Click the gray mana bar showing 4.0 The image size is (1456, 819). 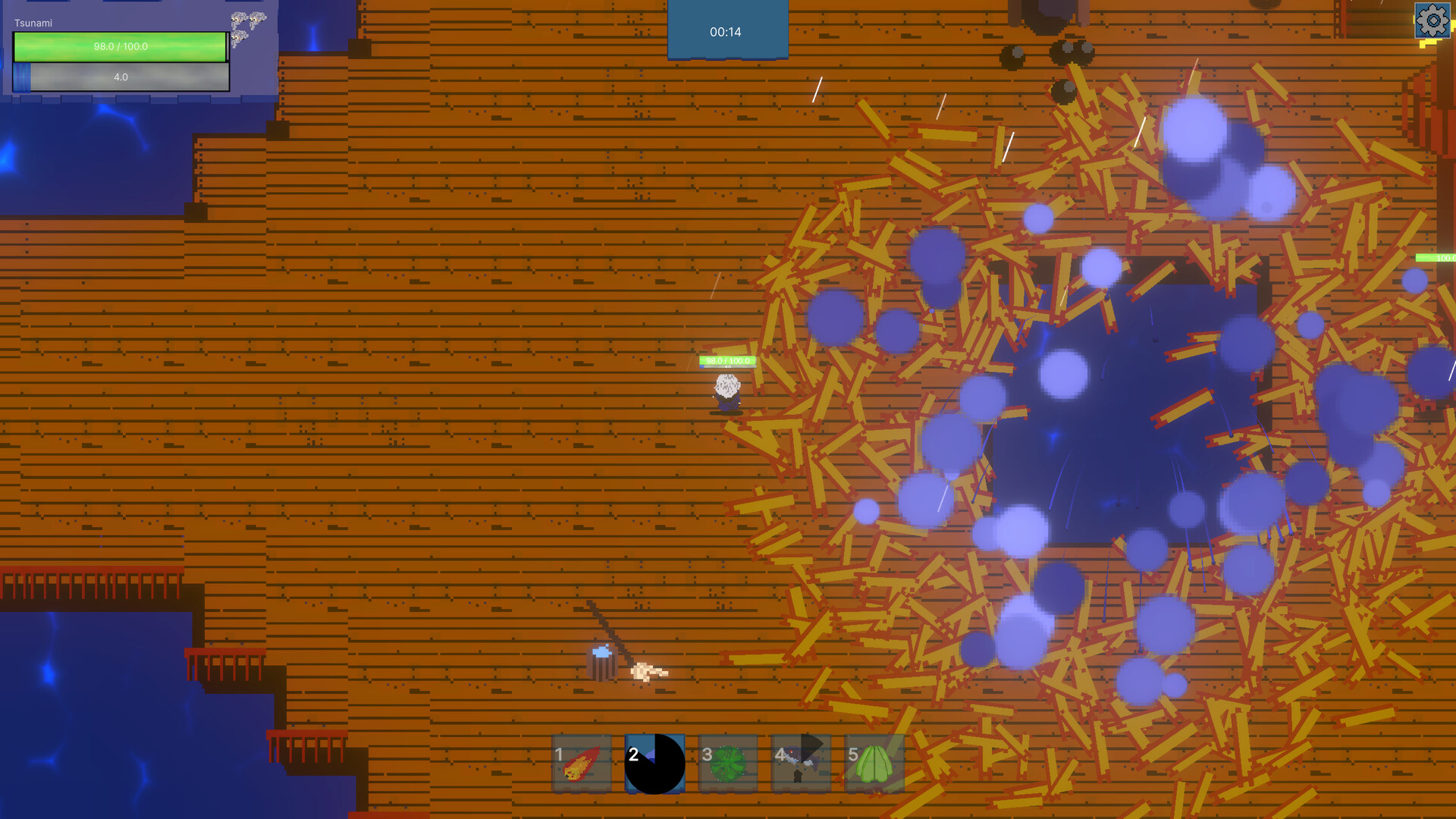120,77
